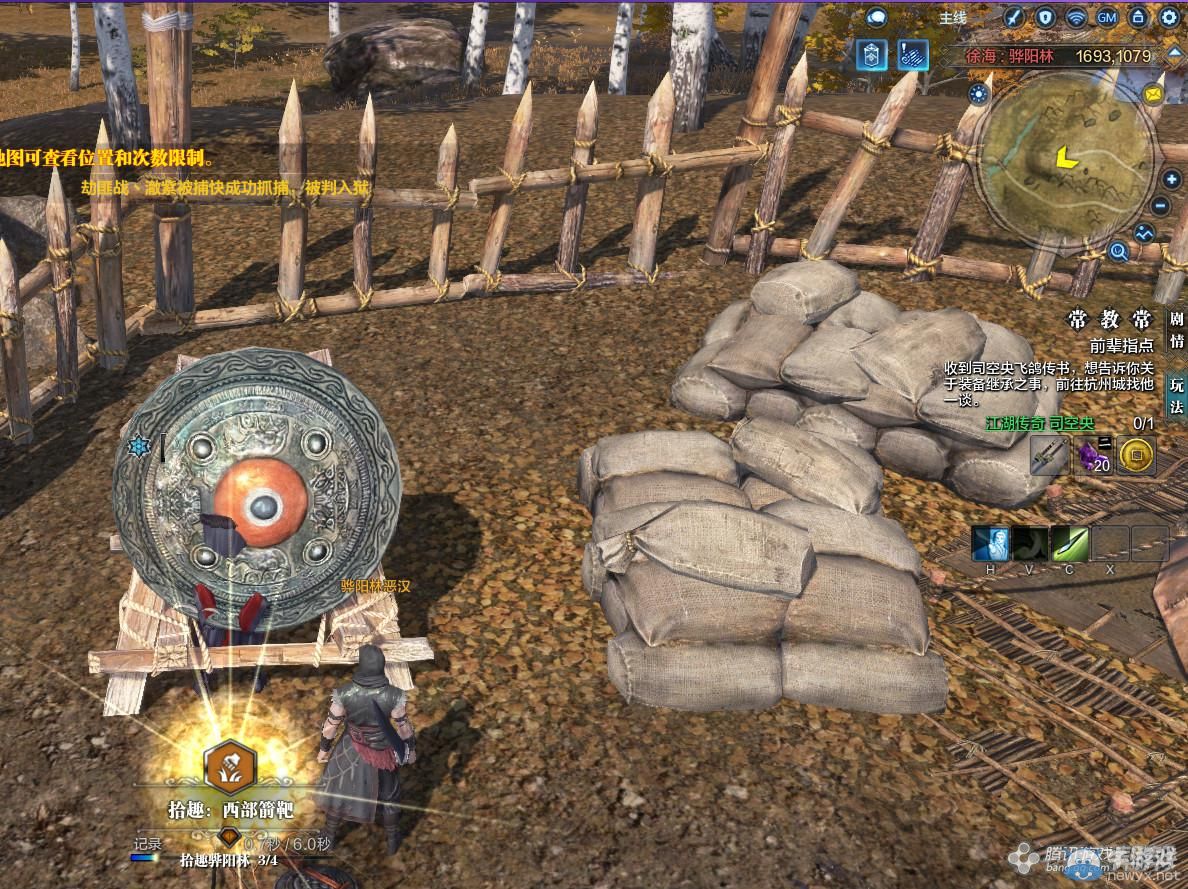Use the blue figure skill icon
The width and height of the screenshot is (1188, 889).
[990, 544]
